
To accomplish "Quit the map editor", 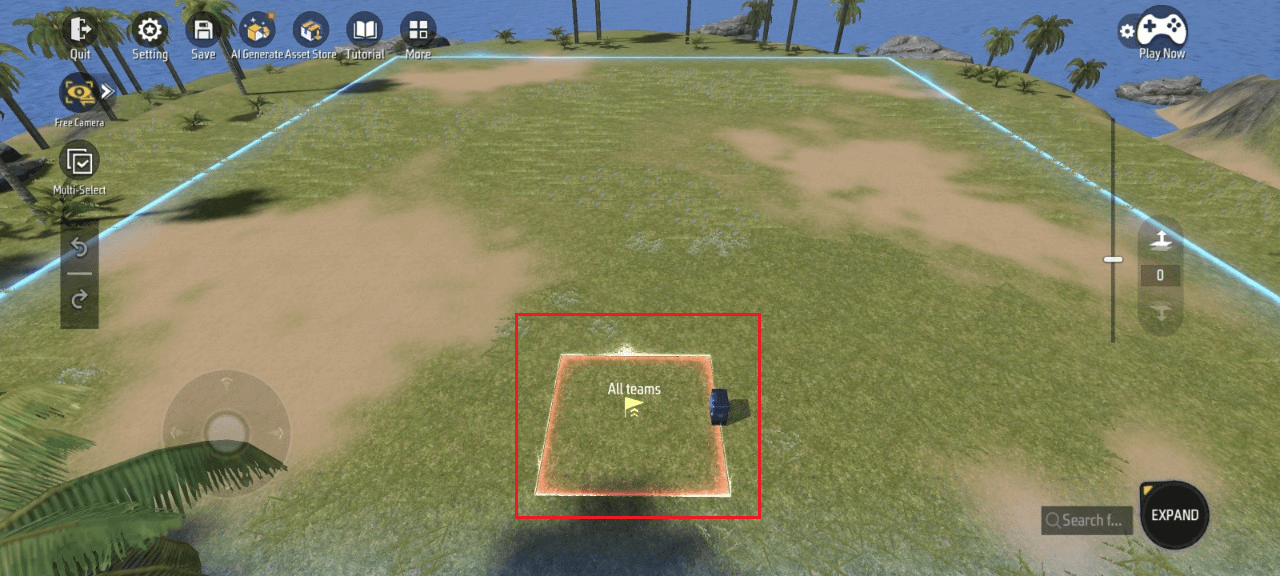I will (x=80, y=31).
